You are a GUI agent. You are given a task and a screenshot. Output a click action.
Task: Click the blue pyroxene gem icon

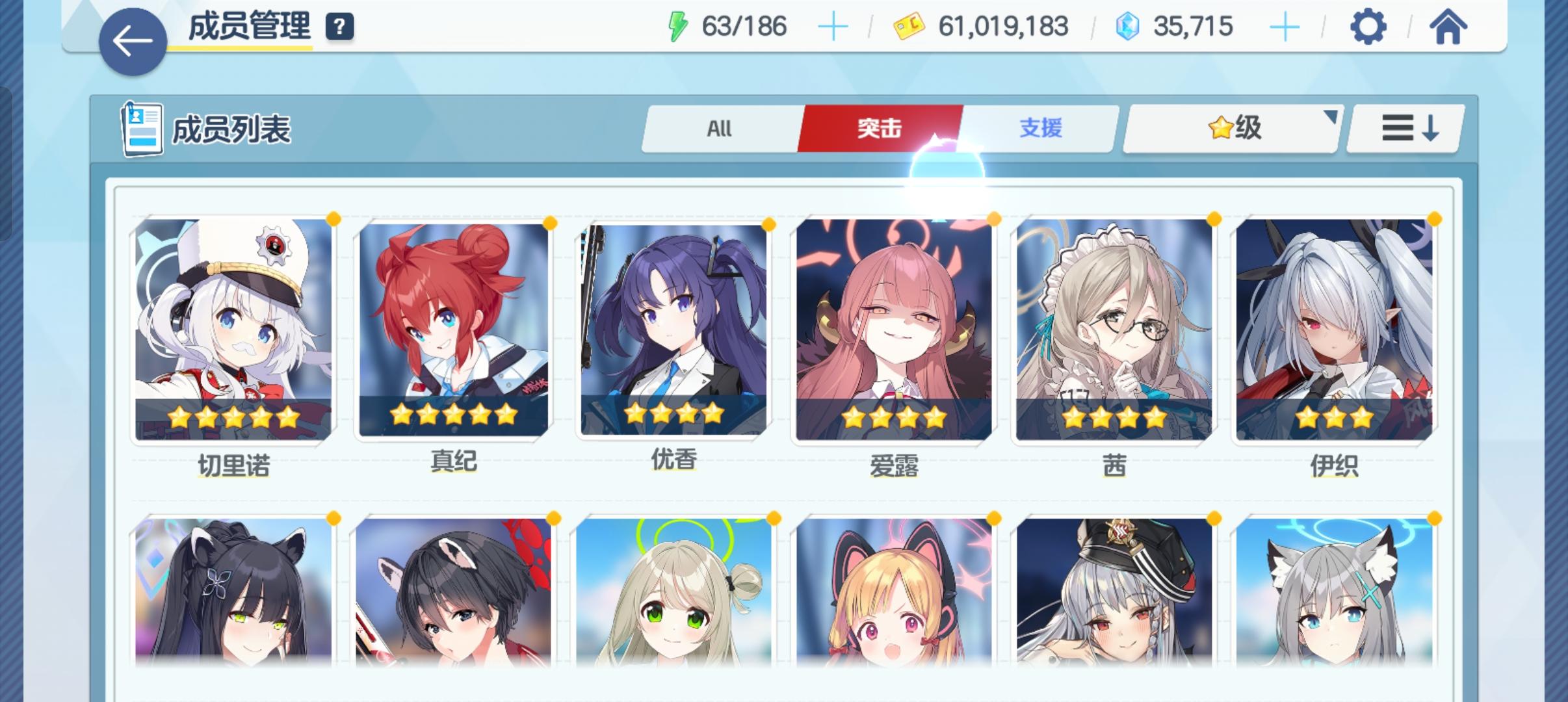pos(1130,26)
